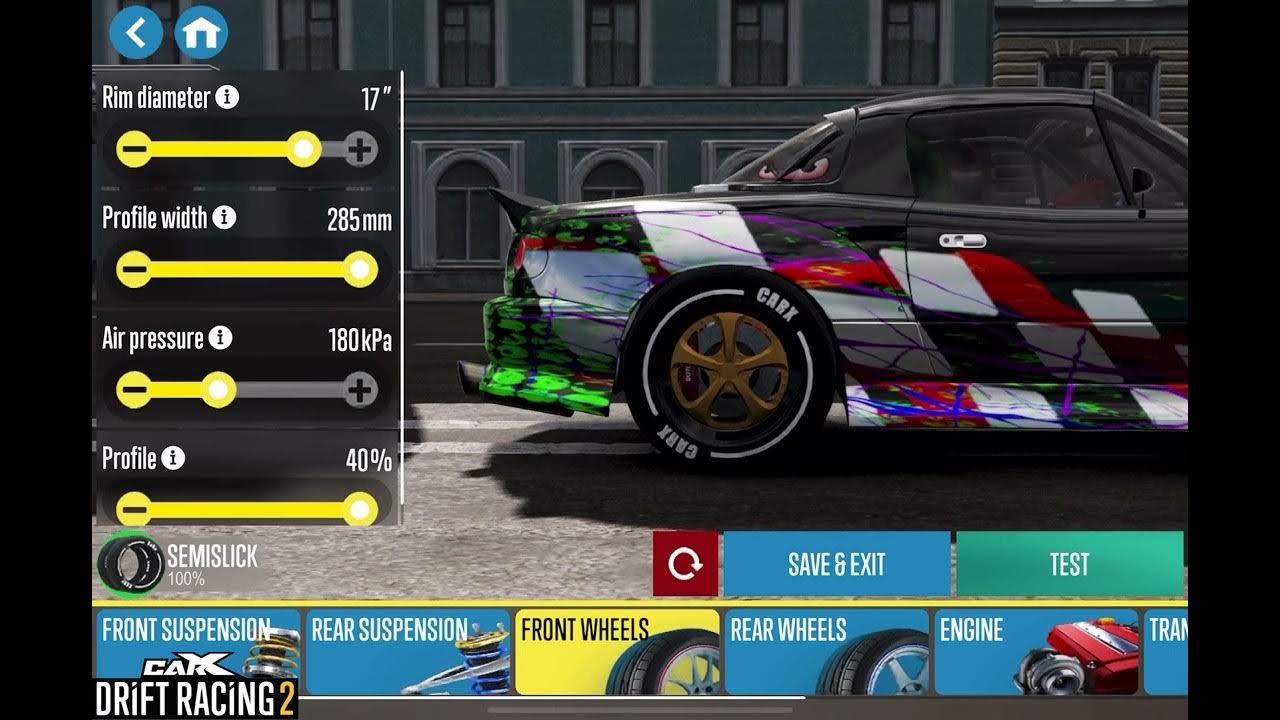1280x720 pixels.
Task: Open the Rear Suspension tab
Action: click(x=407, y=651)
